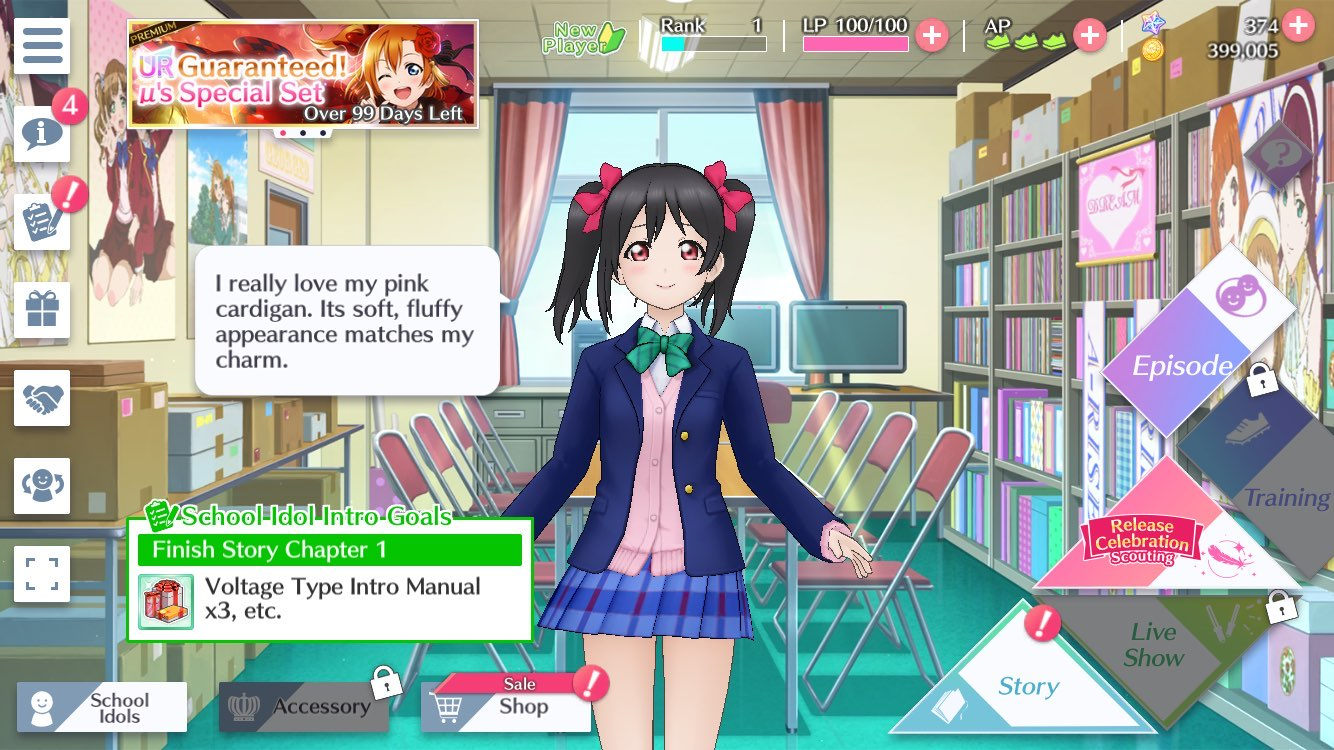The width and height of the screenshot is (1334, 750).
Task: Open the UR Guaranteed μ's Special Set banner
Action: [x=302, y=75]
